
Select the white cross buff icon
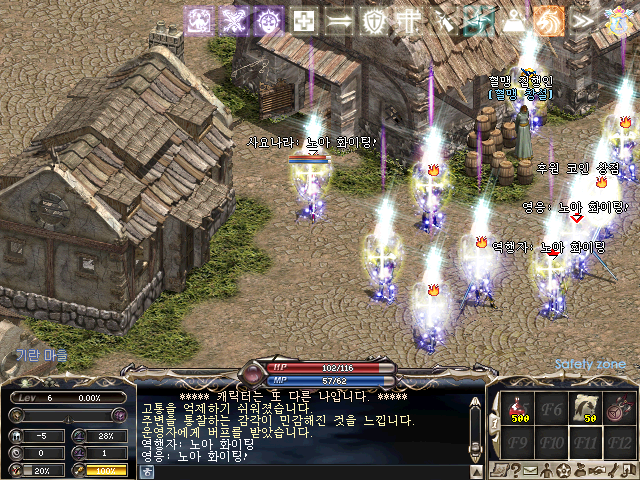305,19
